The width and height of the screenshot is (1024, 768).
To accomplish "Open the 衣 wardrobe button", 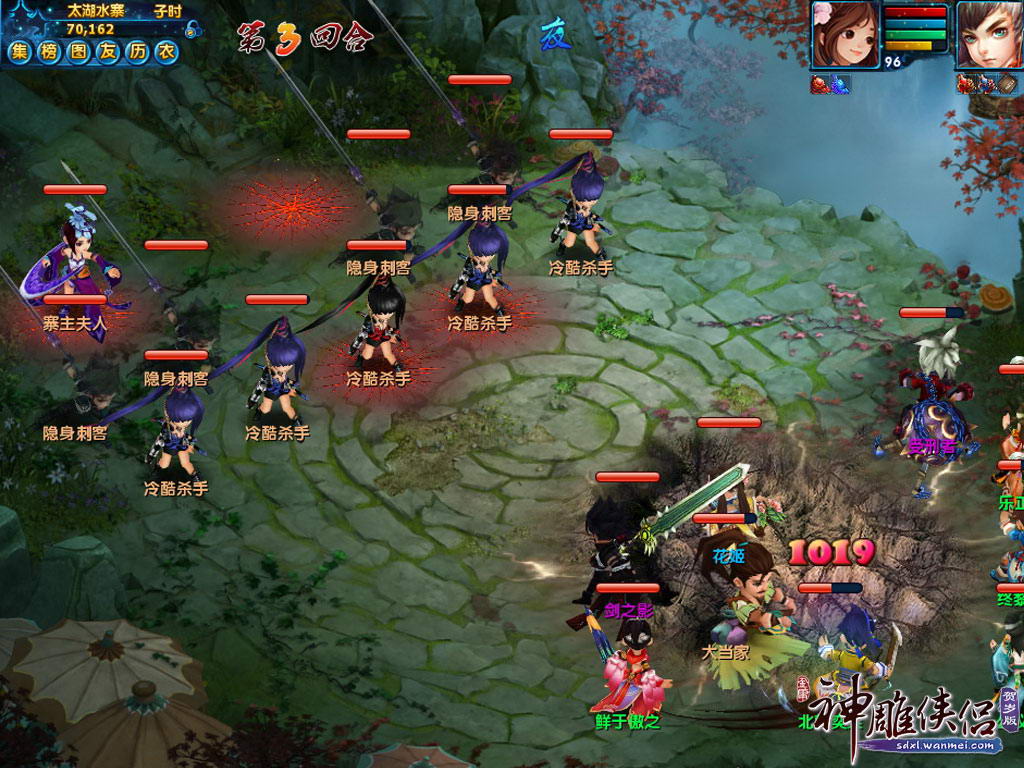I will (x=166, y=52).
